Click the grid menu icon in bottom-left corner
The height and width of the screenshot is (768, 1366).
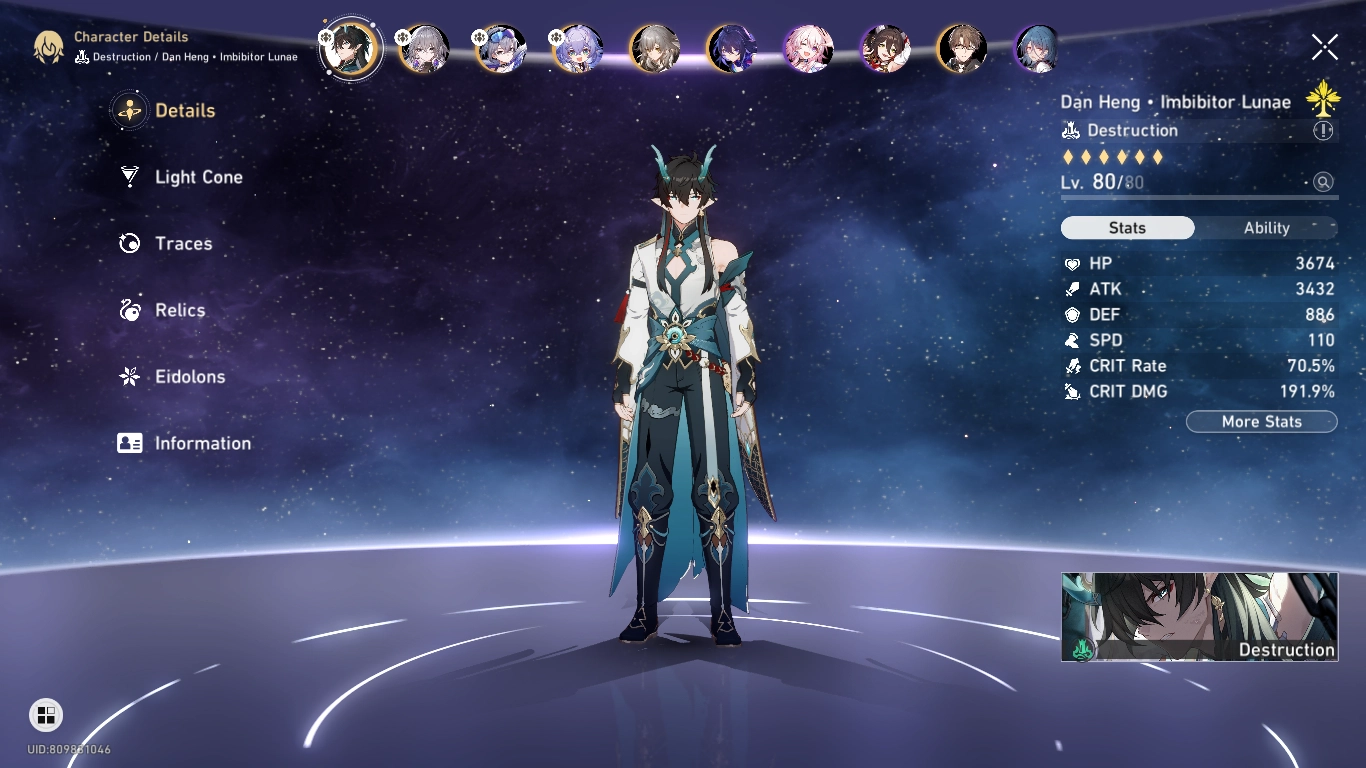coord(44,715)
